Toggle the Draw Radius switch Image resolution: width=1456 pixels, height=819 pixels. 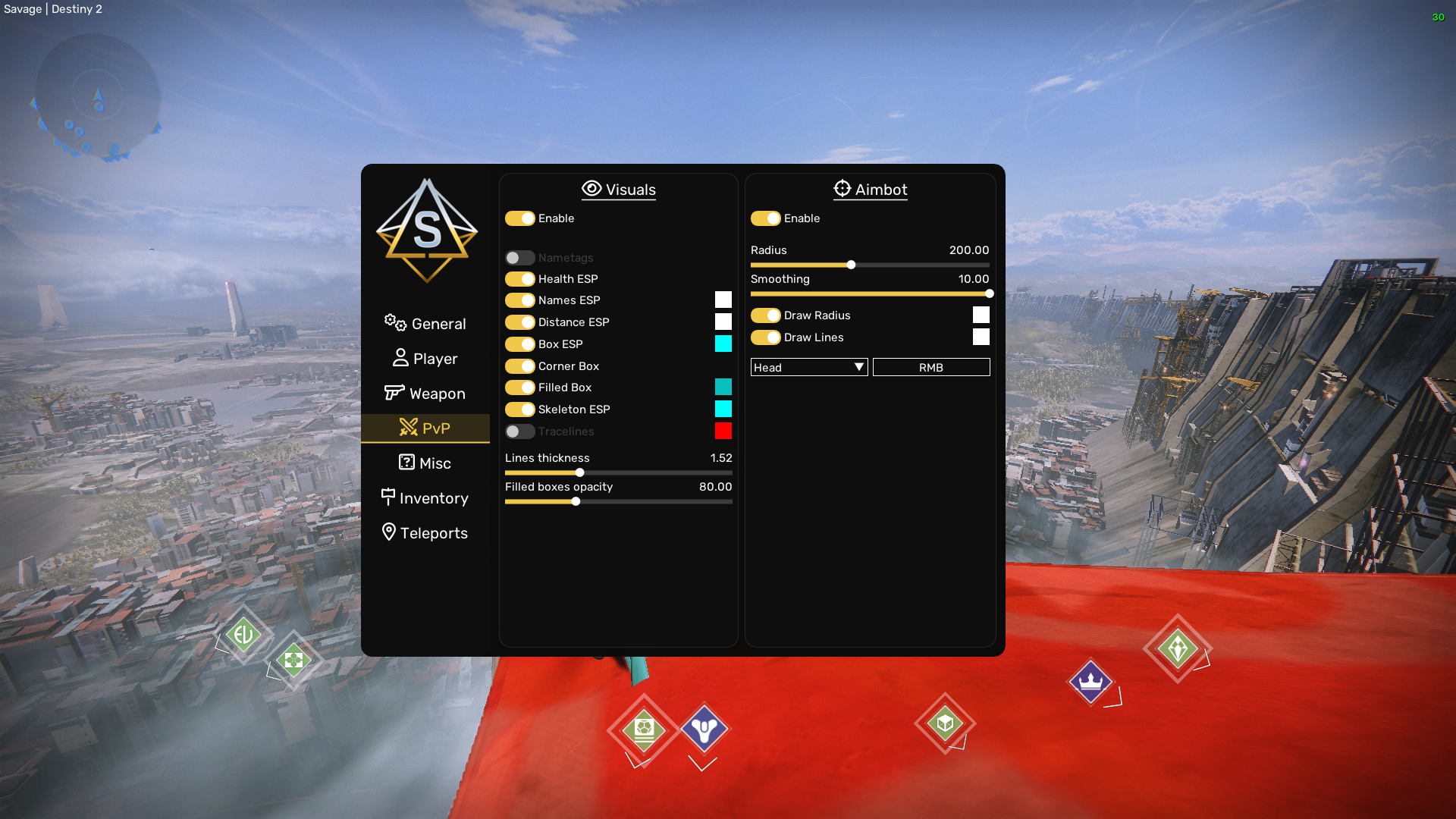click(x=766, y=315)
